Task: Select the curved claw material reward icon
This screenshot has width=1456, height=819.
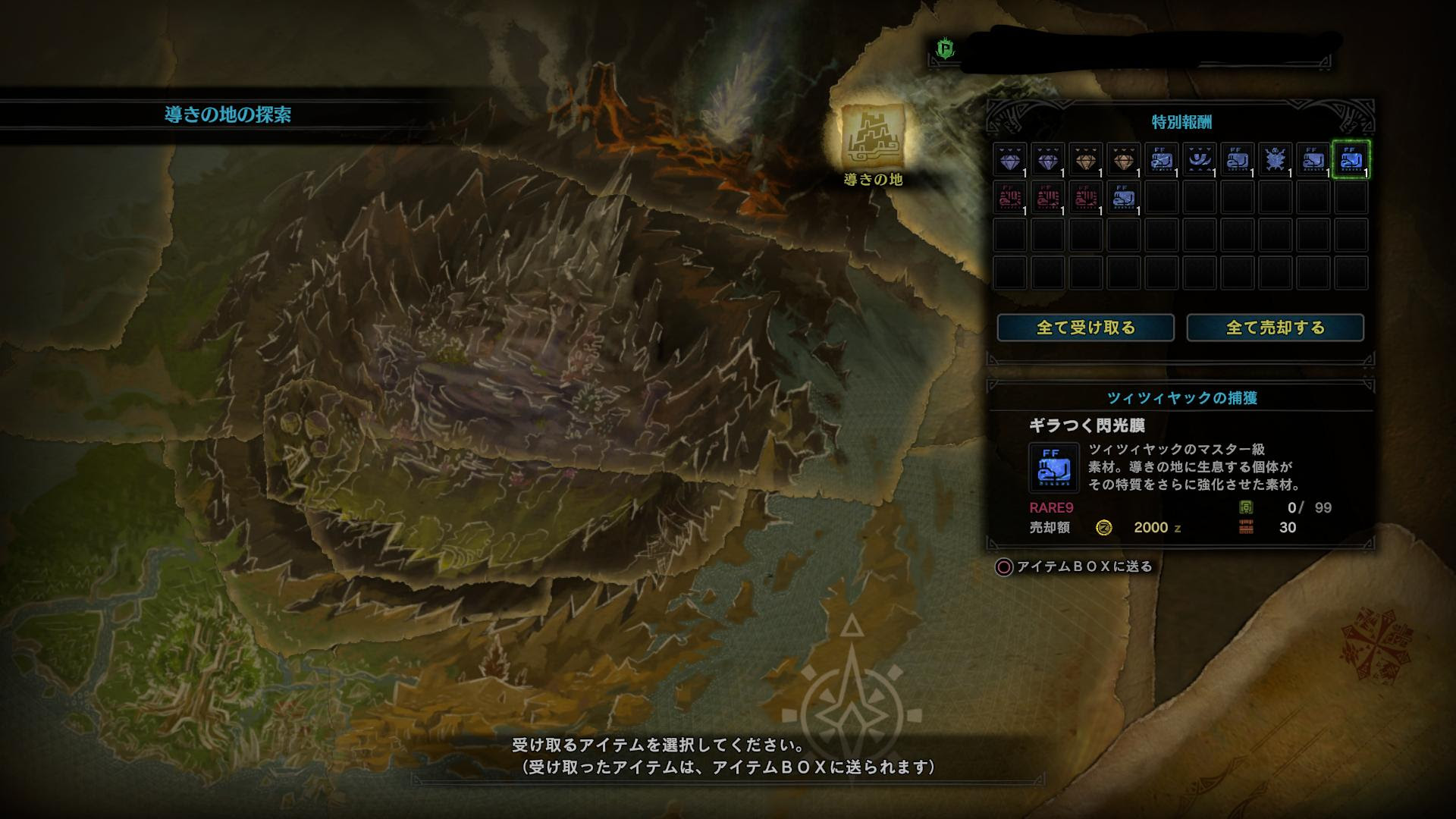Action: tap(1201, 159)
